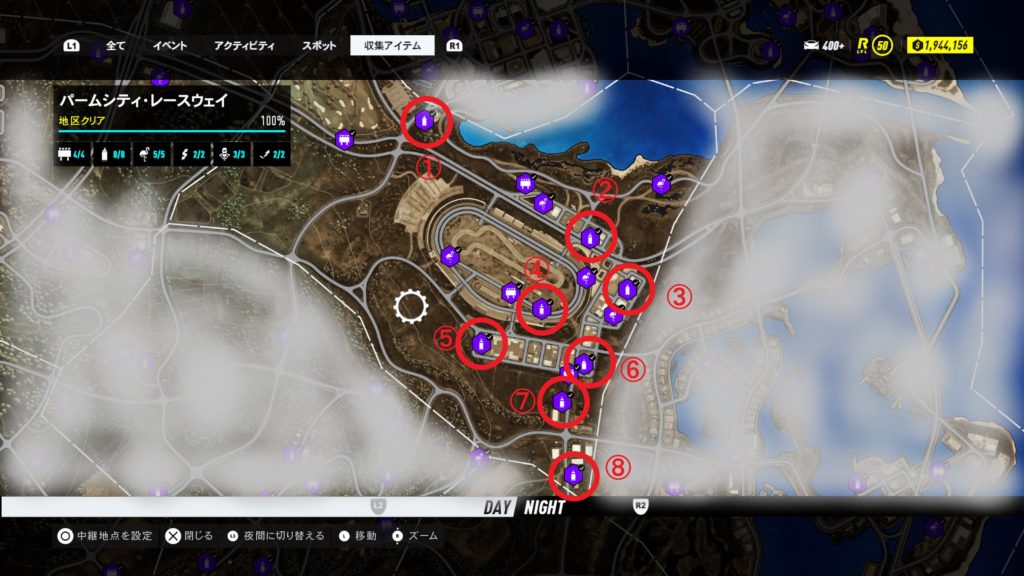Switch the map to NIGHT
Viewport: 1024px width, 576px height.
click(543, 507)
